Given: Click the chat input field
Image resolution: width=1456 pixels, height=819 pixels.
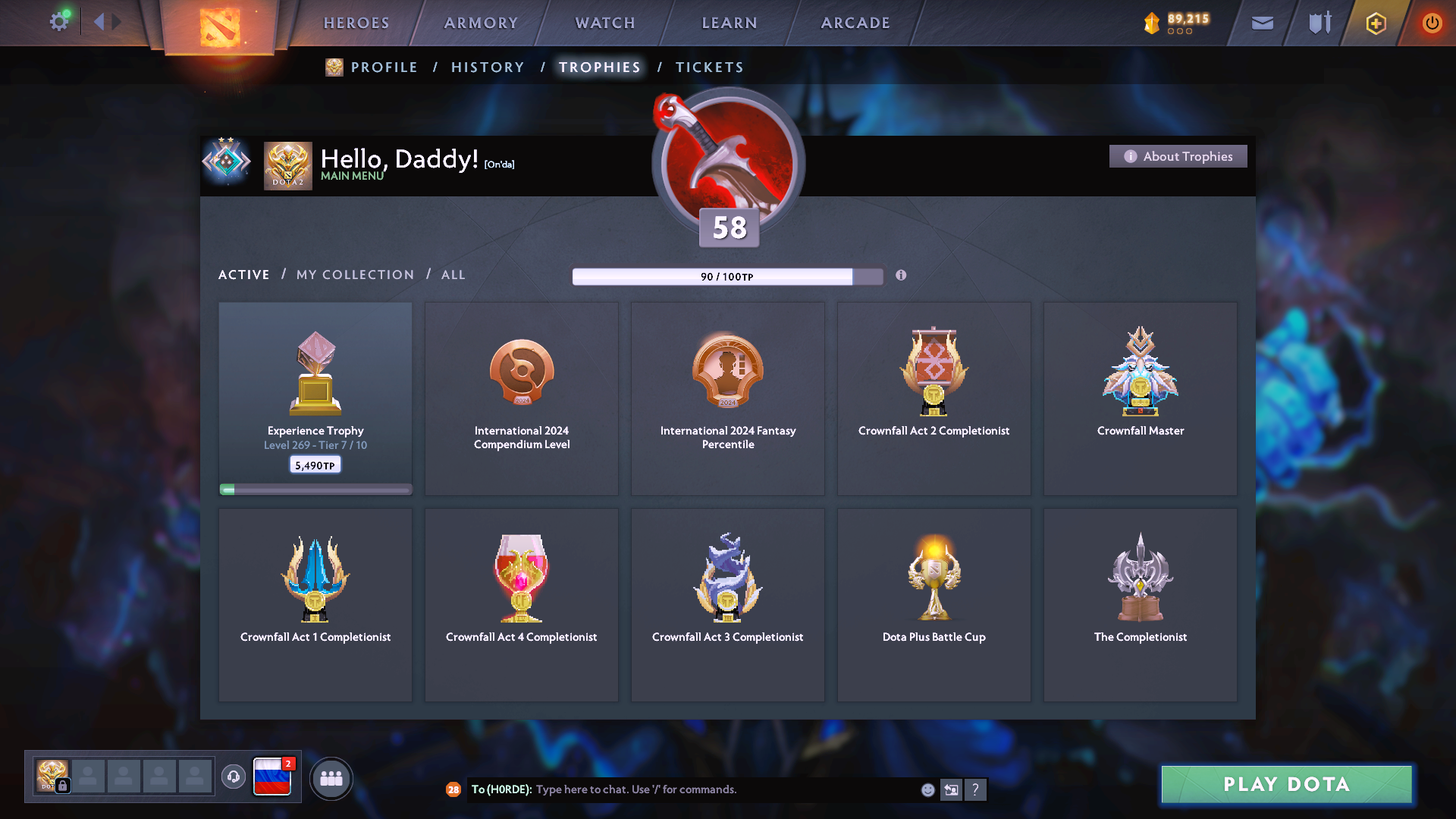Looking at the screenshot, I should tap(720, 789).
